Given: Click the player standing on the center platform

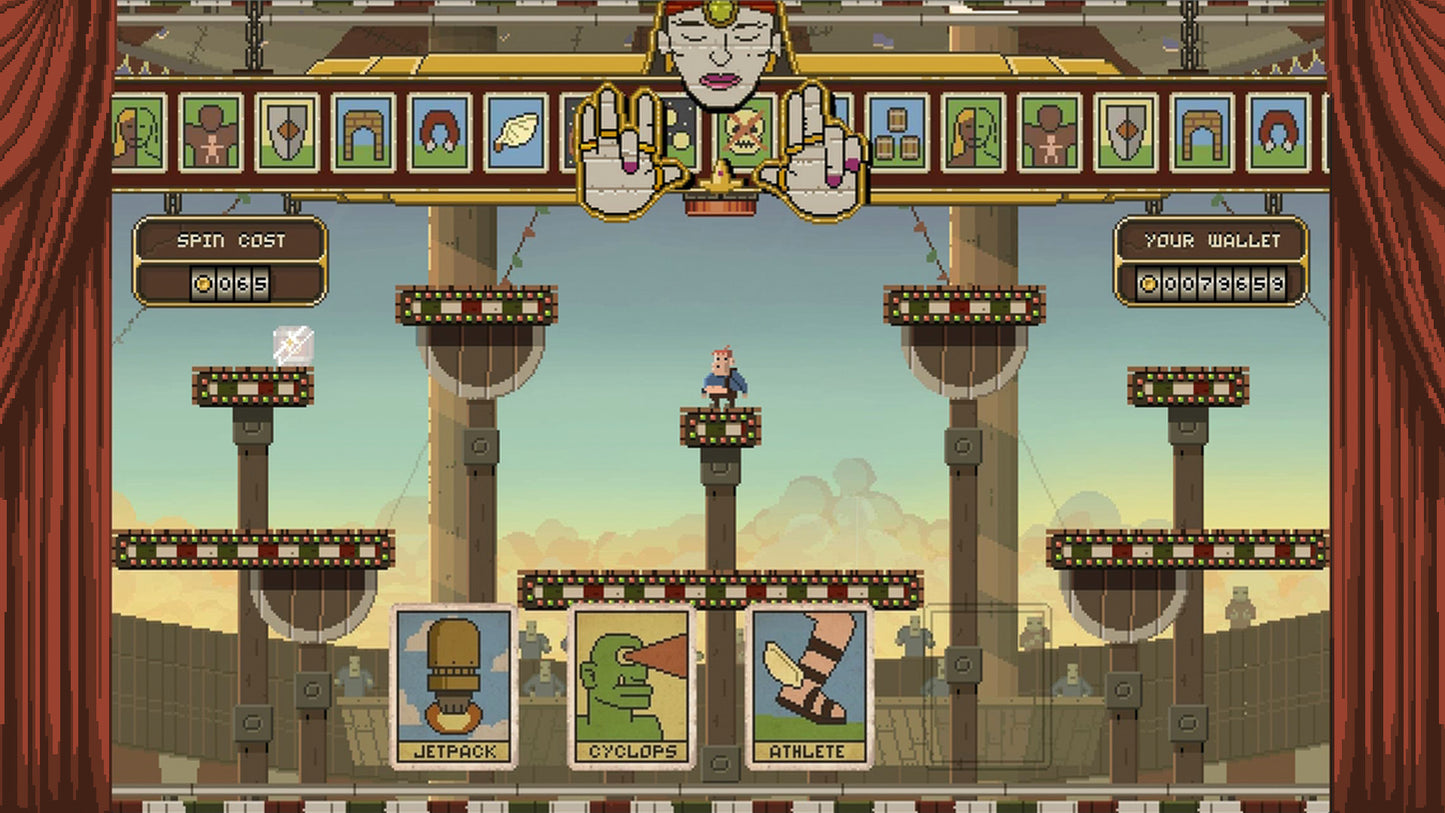Looking at the screenshot, I should (722, 375).
